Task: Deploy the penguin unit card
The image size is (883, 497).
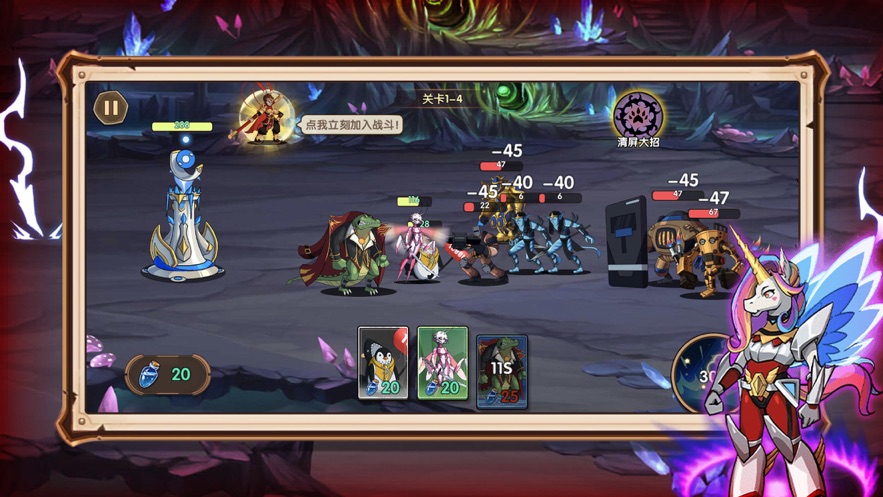Action: 383,363
